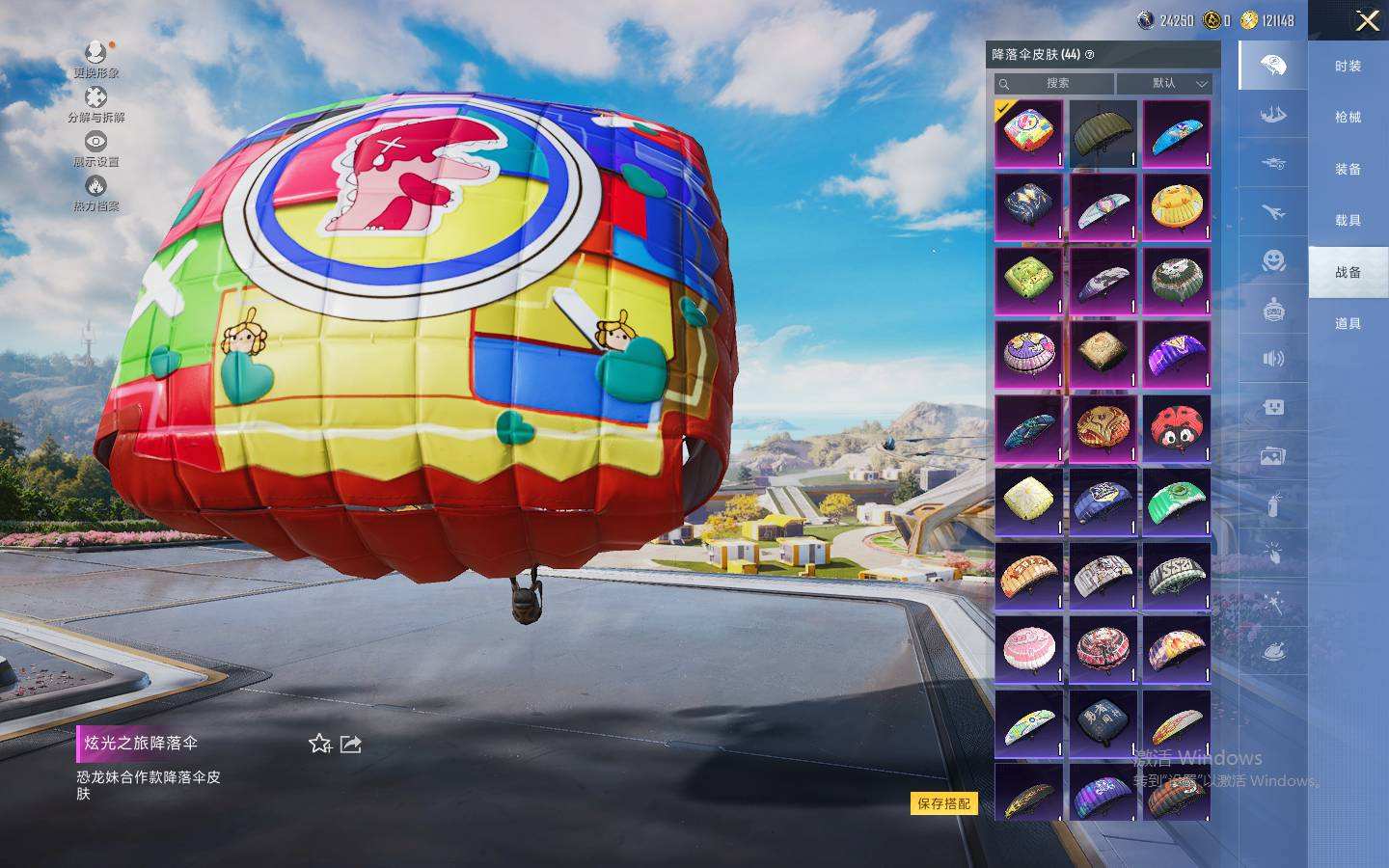Open the 分解与拆解 option
1389x868 pixels.
pos(95,103)
